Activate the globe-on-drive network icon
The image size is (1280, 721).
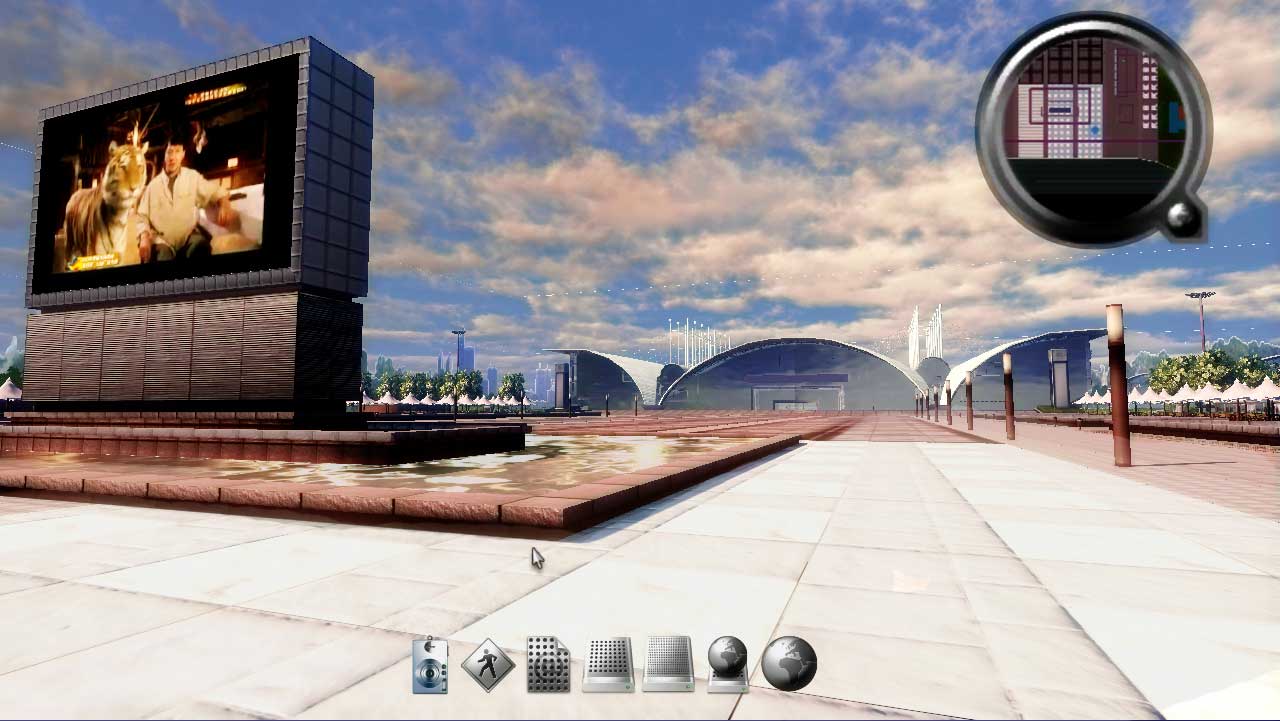pos(728,664)
